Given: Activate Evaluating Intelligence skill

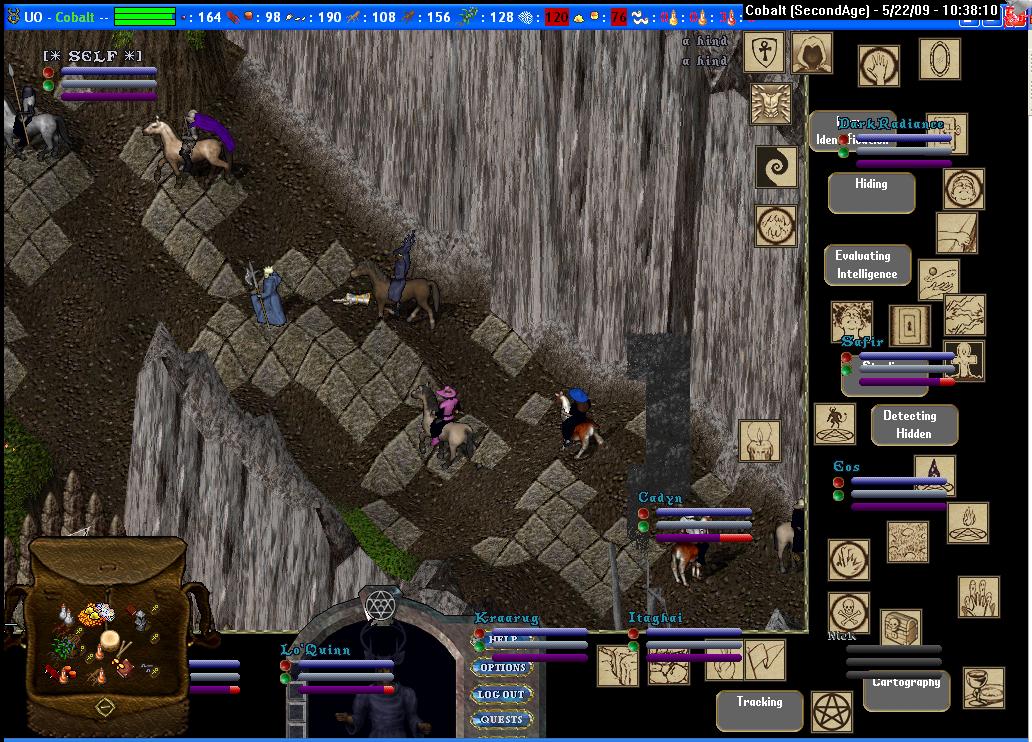Looking at the screenshot, I should (x=867, y=265).
